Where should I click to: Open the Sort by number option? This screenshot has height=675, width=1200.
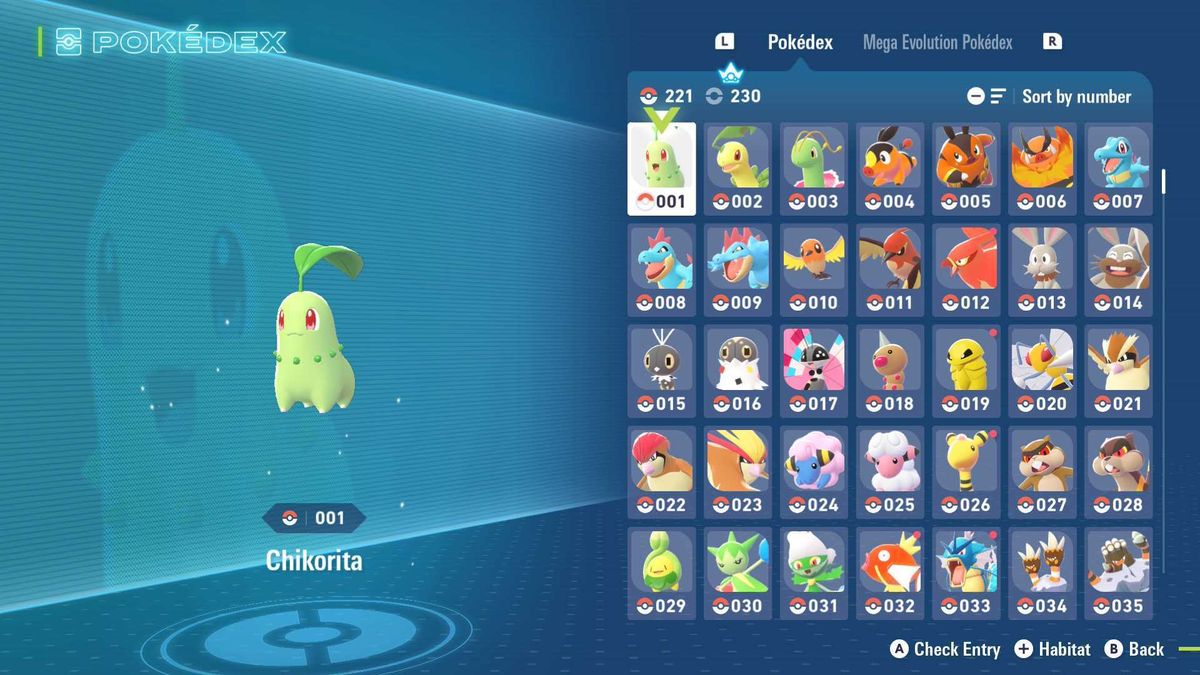tap(1075, 97)
